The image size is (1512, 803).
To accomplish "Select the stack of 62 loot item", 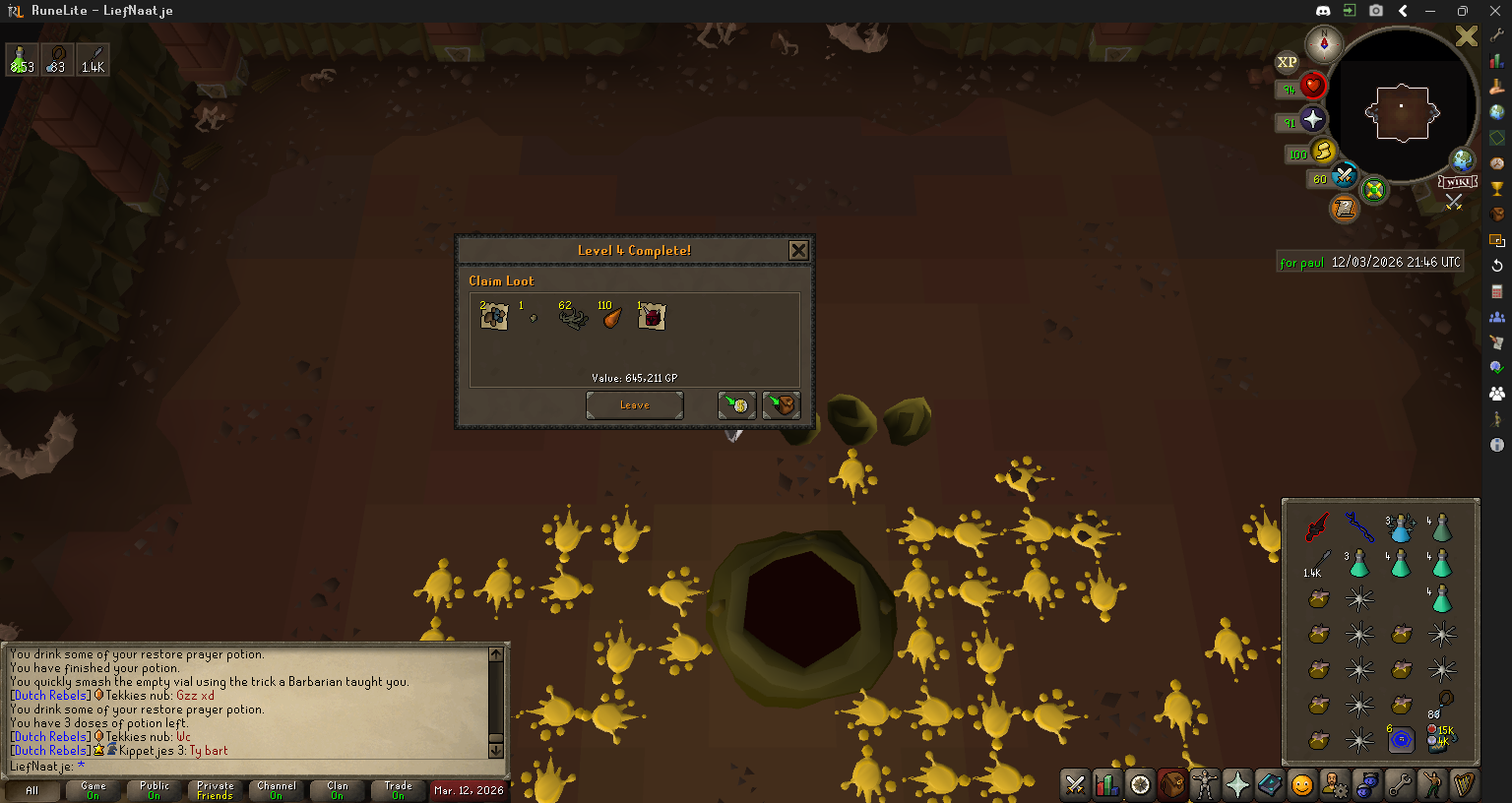I will [x=572, y=316].
